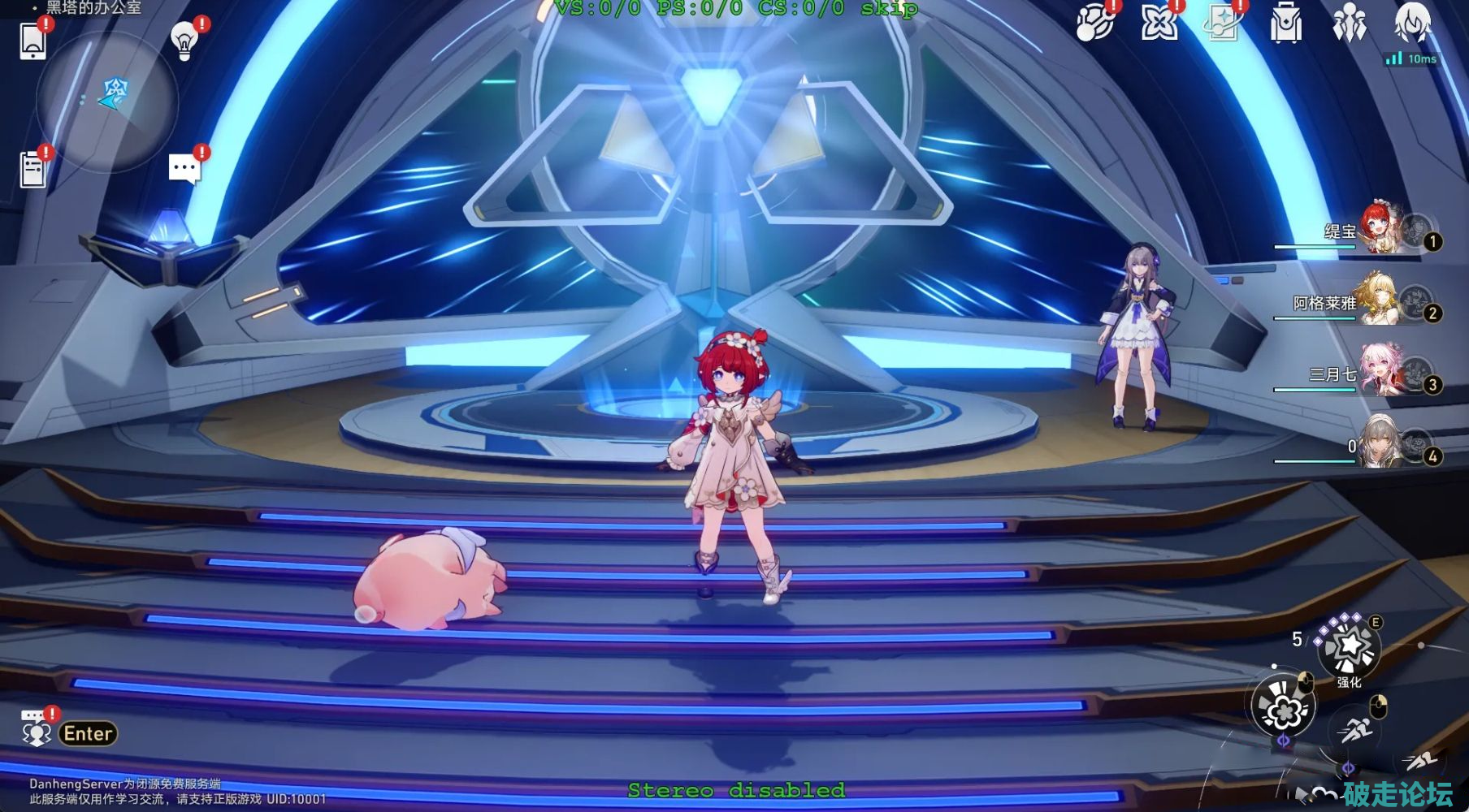
Task: Open the interastral guide compass icon
Action: pyautogui.click(x=1094, y=23)
